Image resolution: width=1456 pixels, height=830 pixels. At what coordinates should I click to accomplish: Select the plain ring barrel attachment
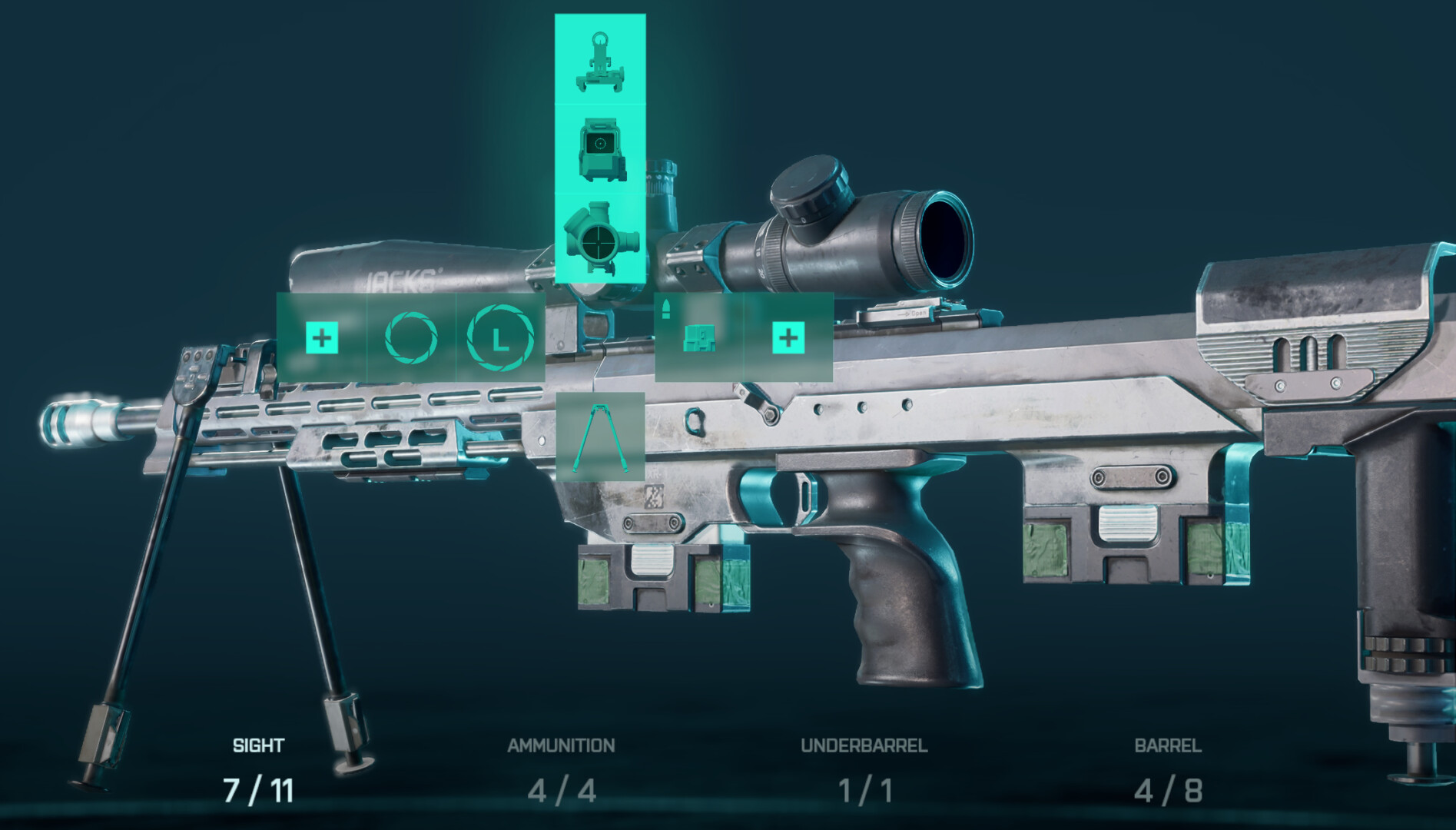pyautogui.click(x=411, y=337)
